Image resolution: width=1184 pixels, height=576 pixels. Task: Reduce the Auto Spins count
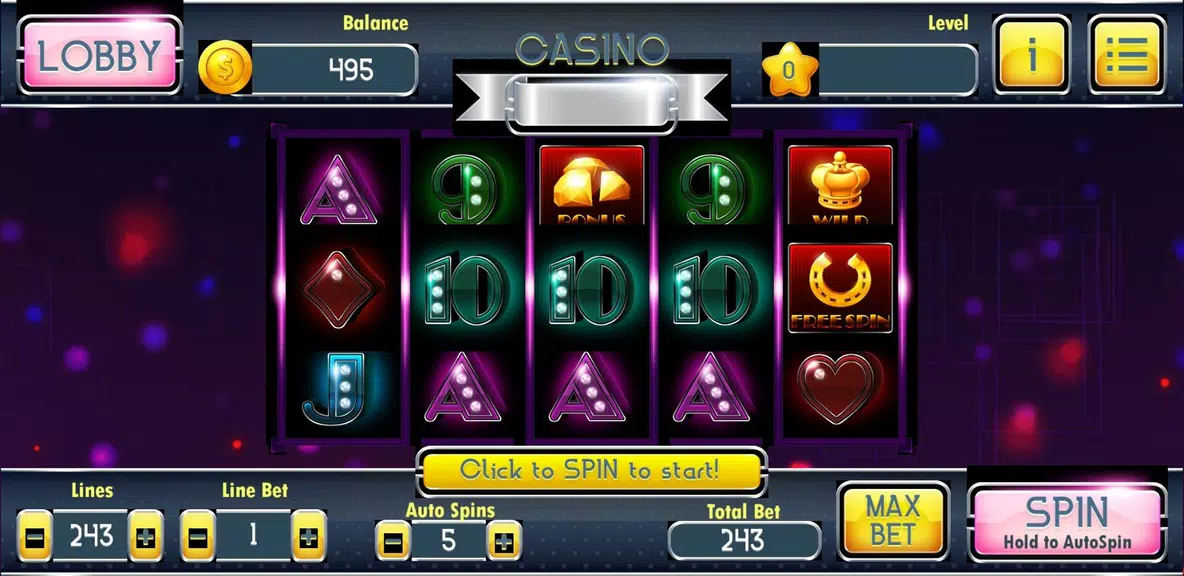click(393, 541)
